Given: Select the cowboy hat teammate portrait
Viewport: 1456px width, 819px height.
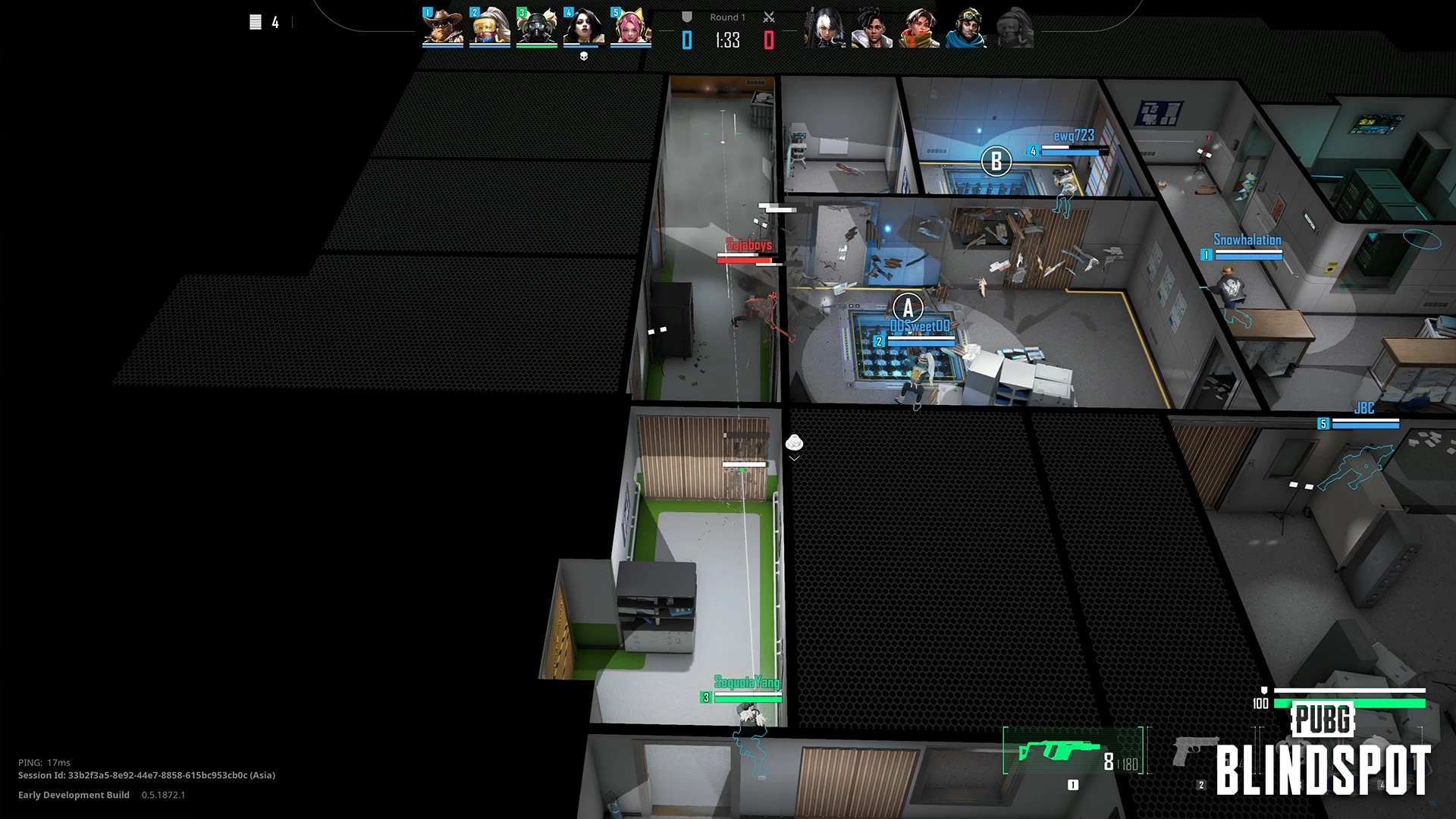Looking at the screenshot, I should 443,27.
